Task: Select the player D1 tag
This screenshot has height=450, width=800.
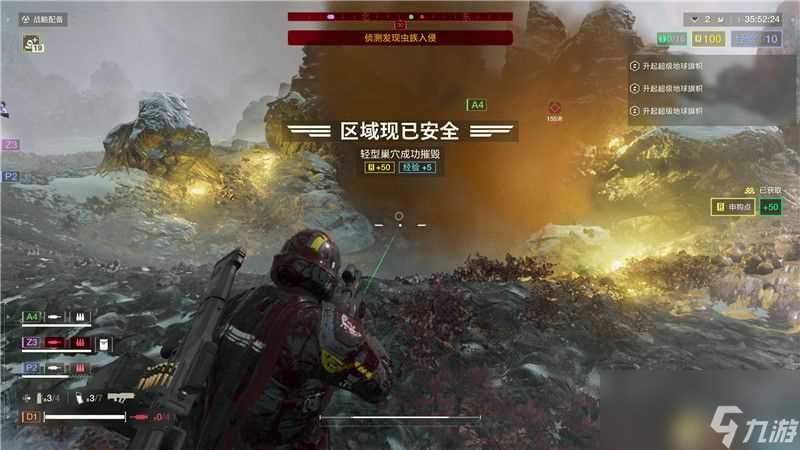Action: click(x=31, y=416)
